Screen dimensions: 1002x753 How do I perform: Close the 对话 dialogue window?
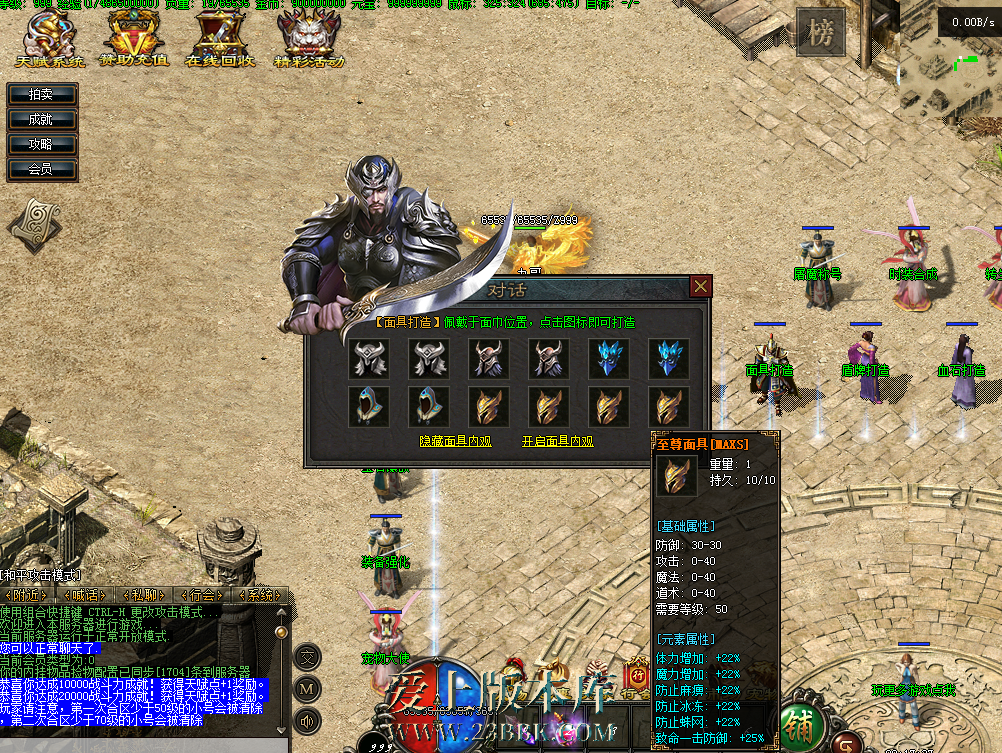(x=701, y=287)
